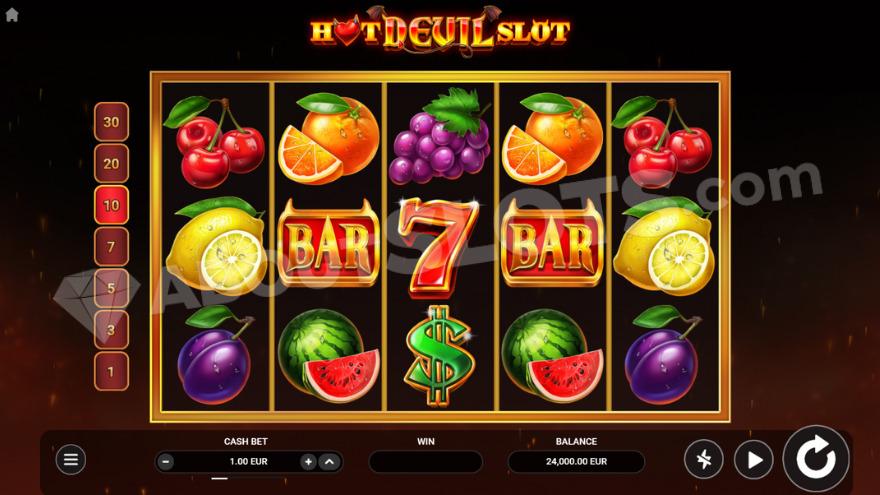Decrease the cash bet with minus
This screenshot has width=880, height=495.
tap(166, 462)
